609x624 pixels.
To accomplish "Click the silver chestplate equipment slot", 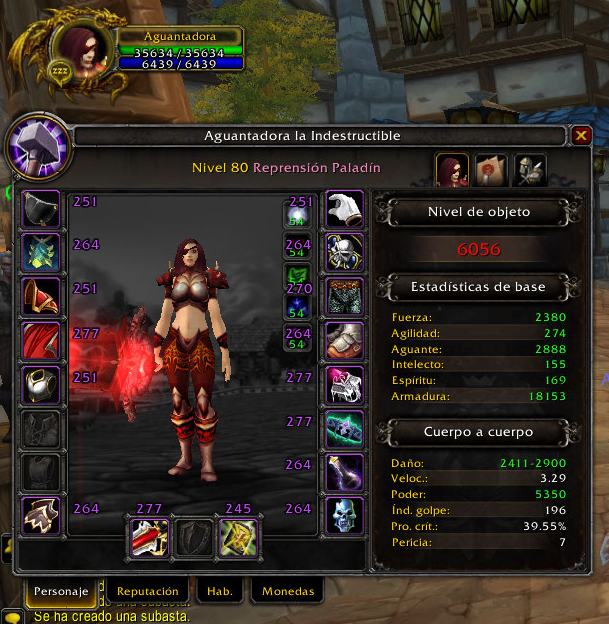I will tap(41, 384).
